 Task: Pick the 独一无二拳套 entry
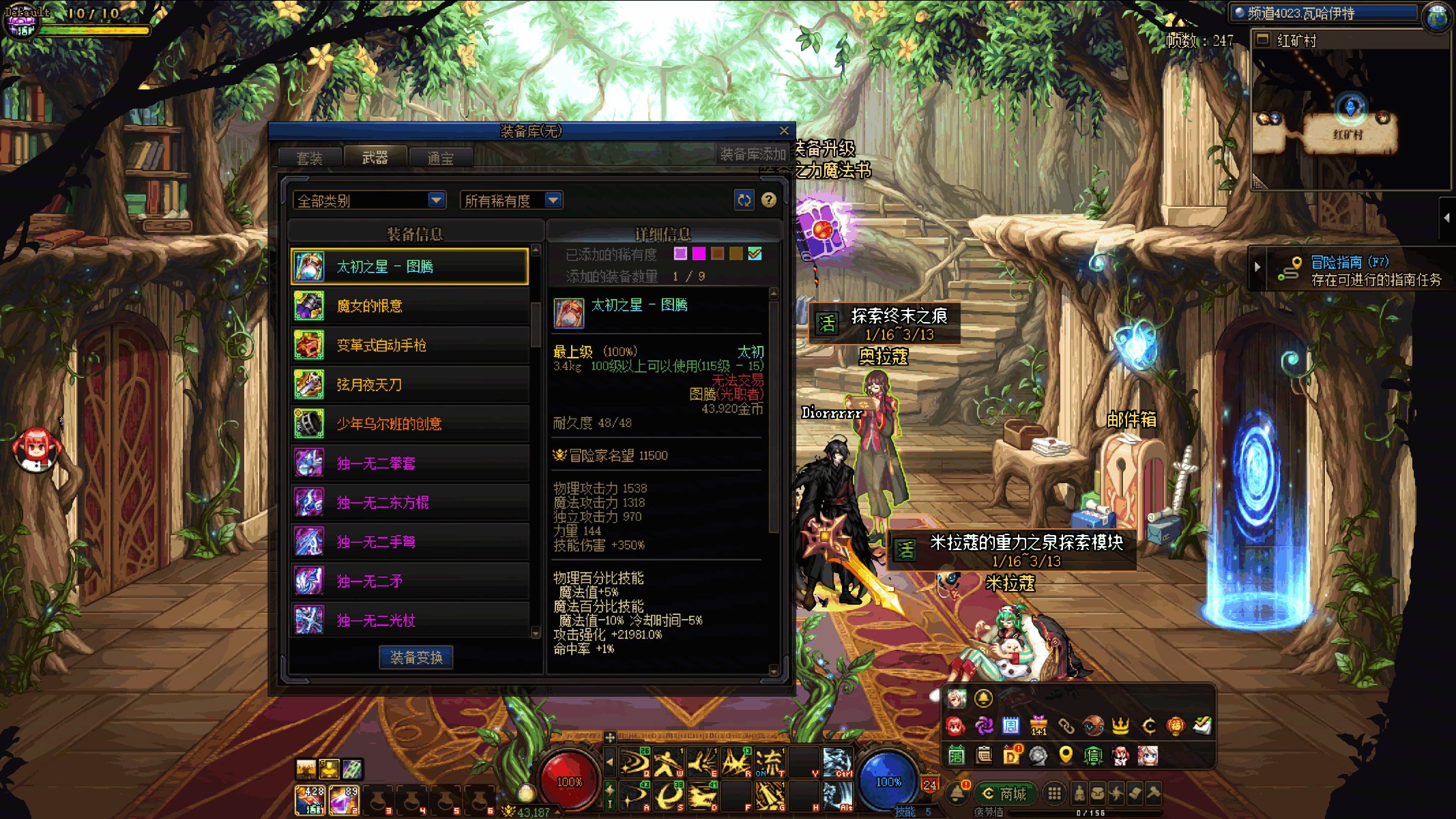point(410,463)
